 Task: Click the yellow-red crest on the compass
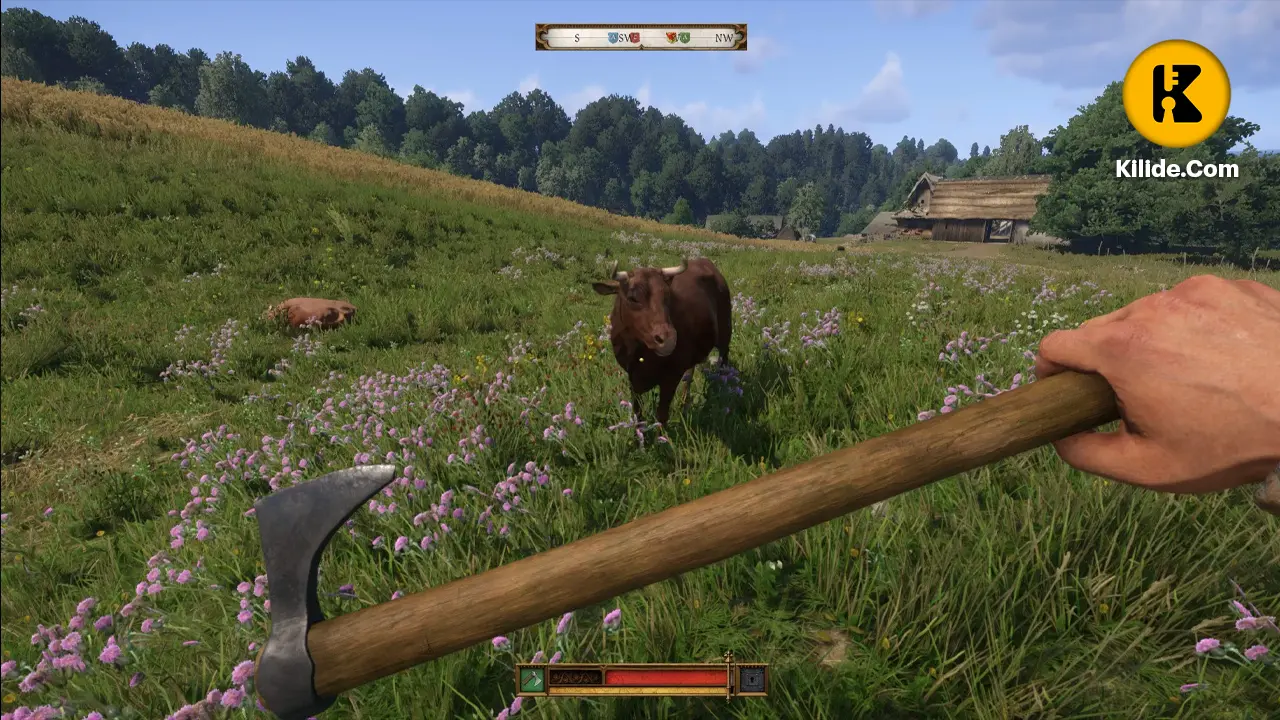(x=671, y=37)
